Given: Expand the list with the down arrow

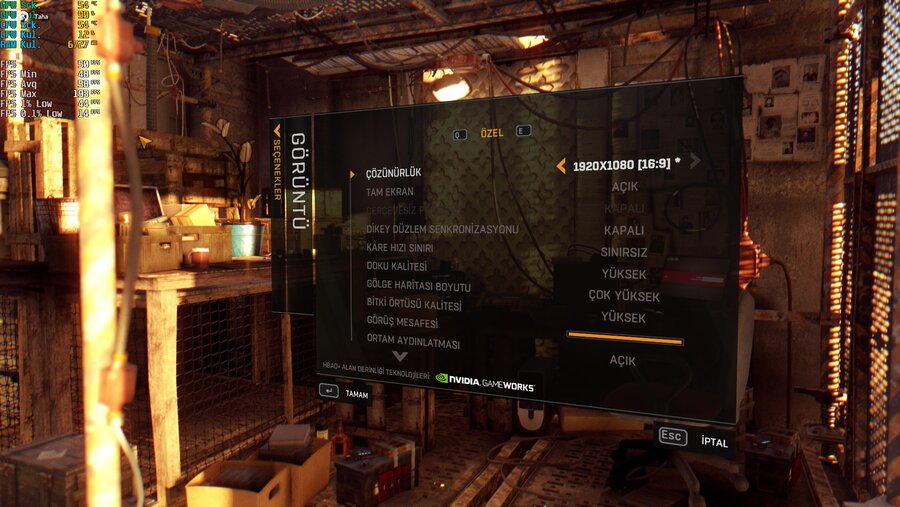Looking at the screenshot, I should [x=400, y=357].
